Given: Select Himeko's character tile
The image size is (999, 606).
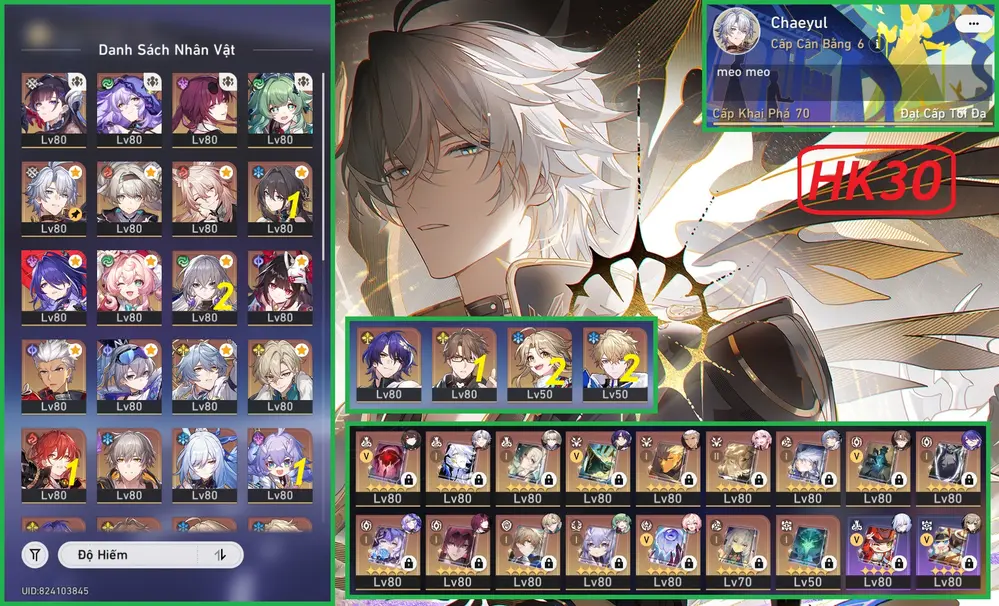Looking at the screenshot, I should (x=52, y=458).
